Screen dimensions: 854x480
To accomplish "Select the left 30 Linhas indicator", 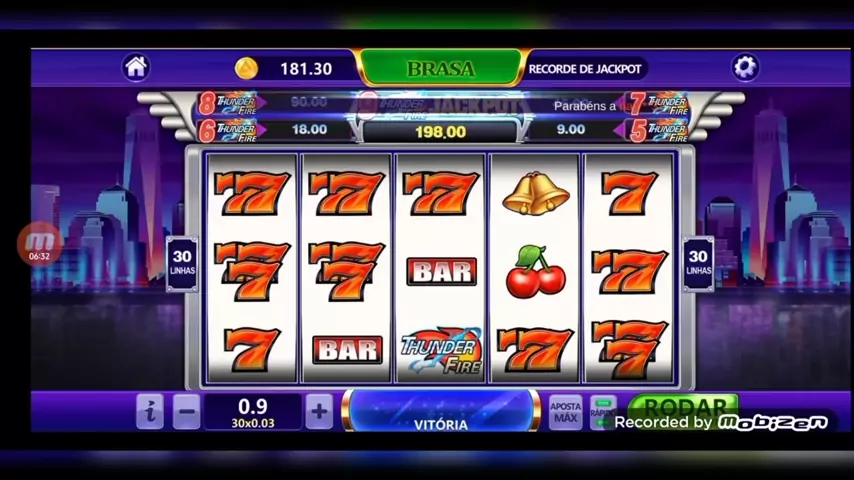I will pyautogui.click(x=182, y=263).
